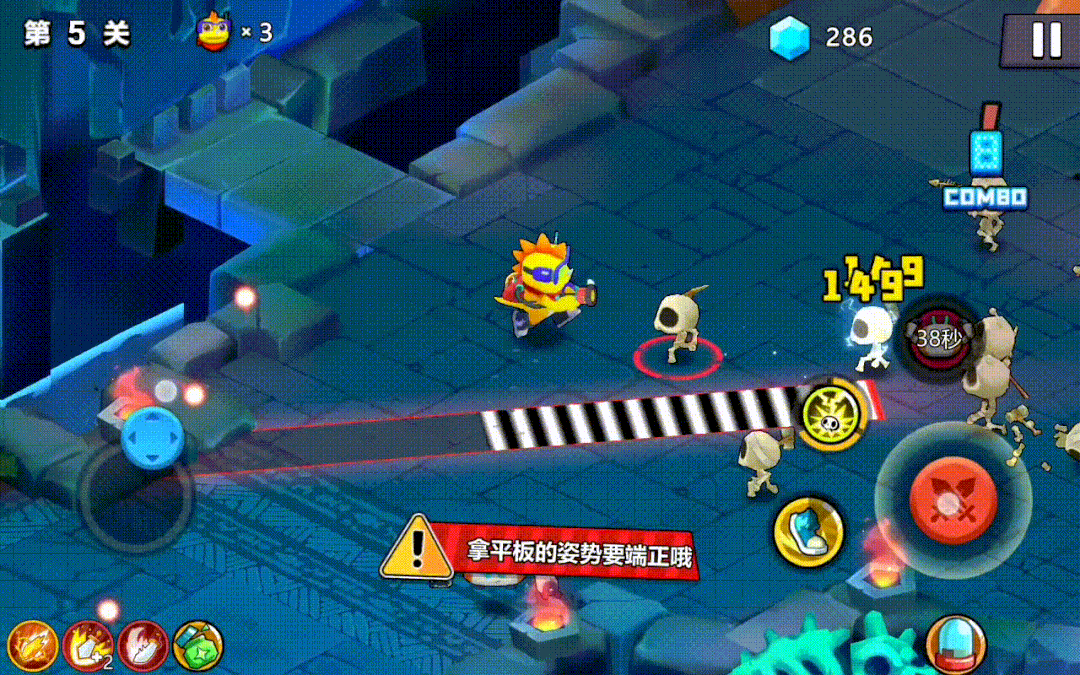
Task: Tap the blue virtual joystick
Action: (152, 437)
